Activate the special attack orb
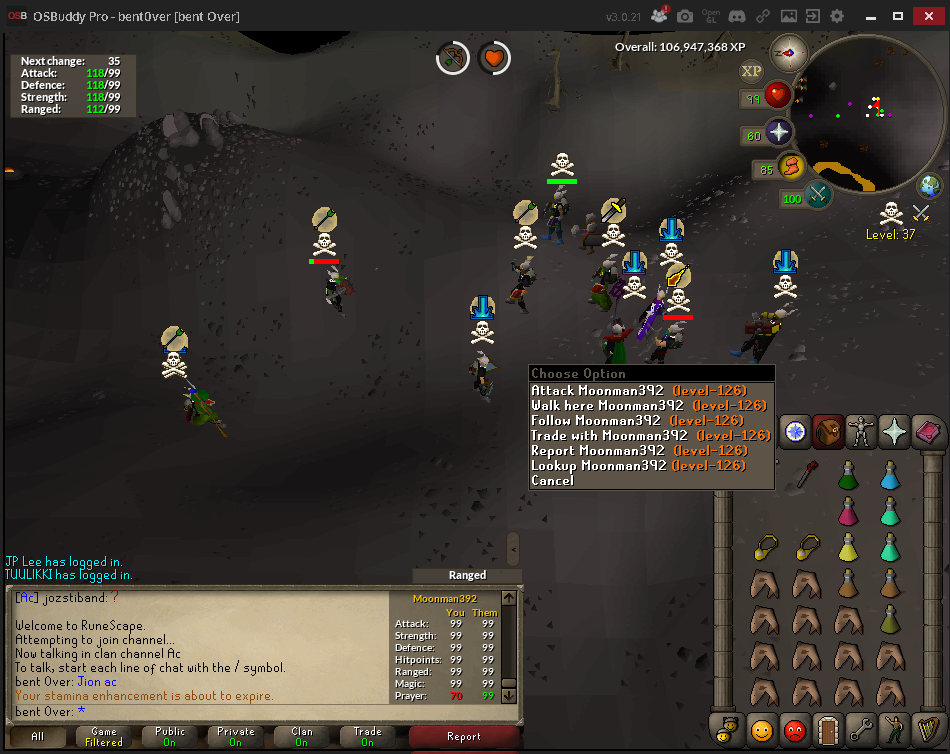The image size is (950, 754). tap(819, 194)
